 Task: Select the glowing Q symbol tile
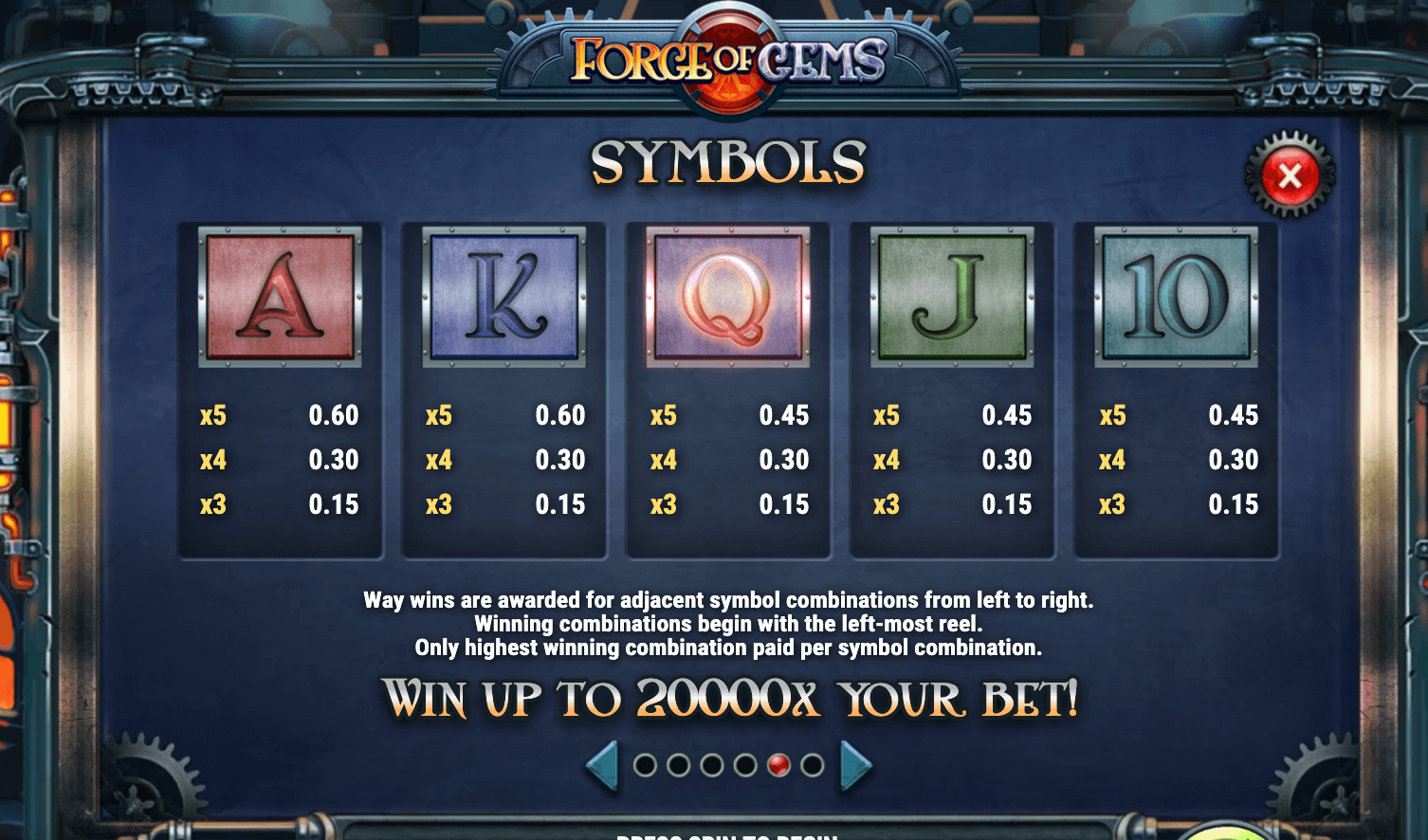point(728,298)
